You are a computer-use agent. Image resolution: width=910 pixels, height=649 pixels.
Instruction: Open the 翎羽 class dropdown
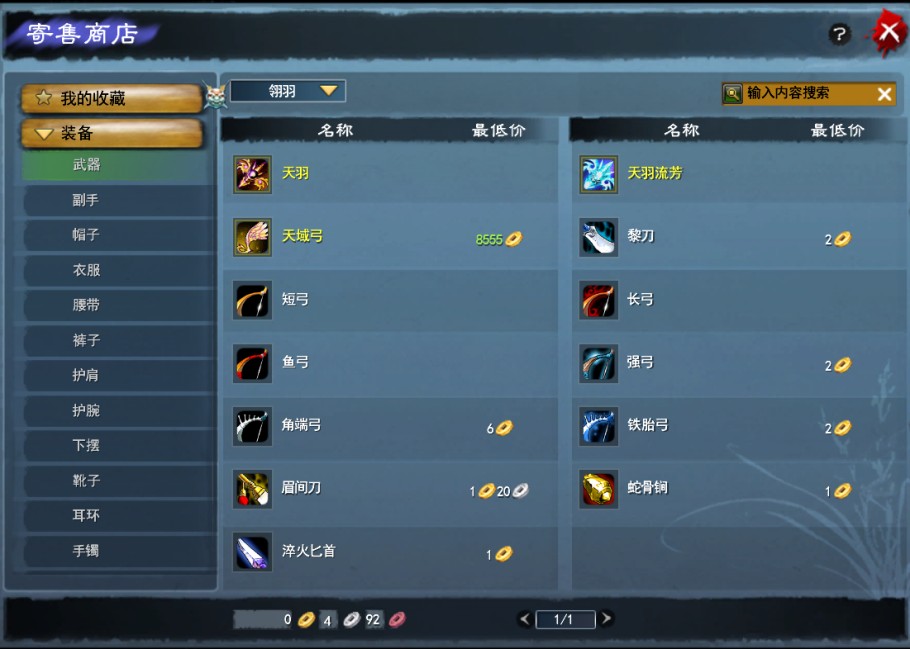(288, 91)
